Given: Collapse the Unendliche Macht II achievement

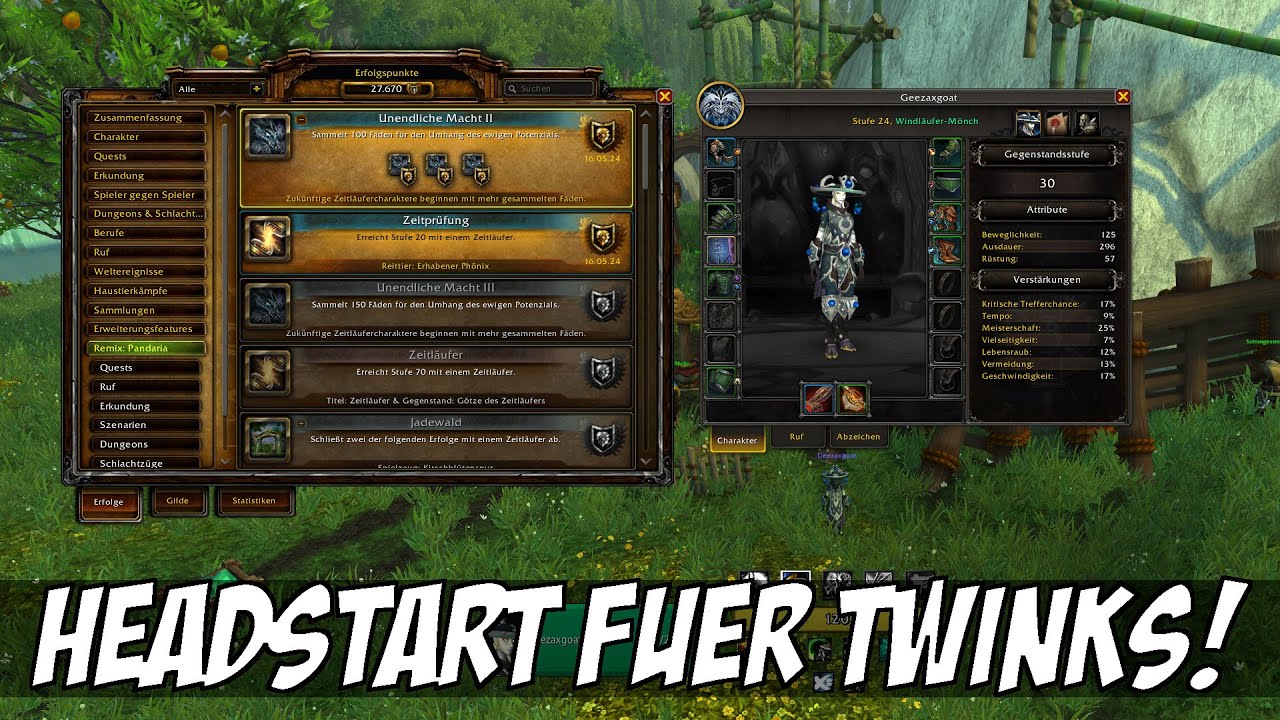Looking at the screenshot, I should coord(300,120).
